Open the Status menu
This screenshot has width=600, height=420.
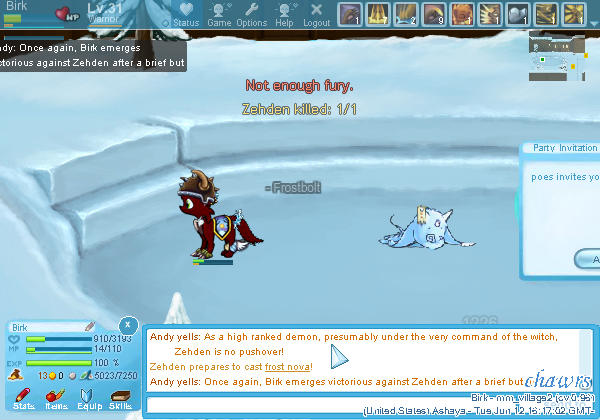pos(186,14)
